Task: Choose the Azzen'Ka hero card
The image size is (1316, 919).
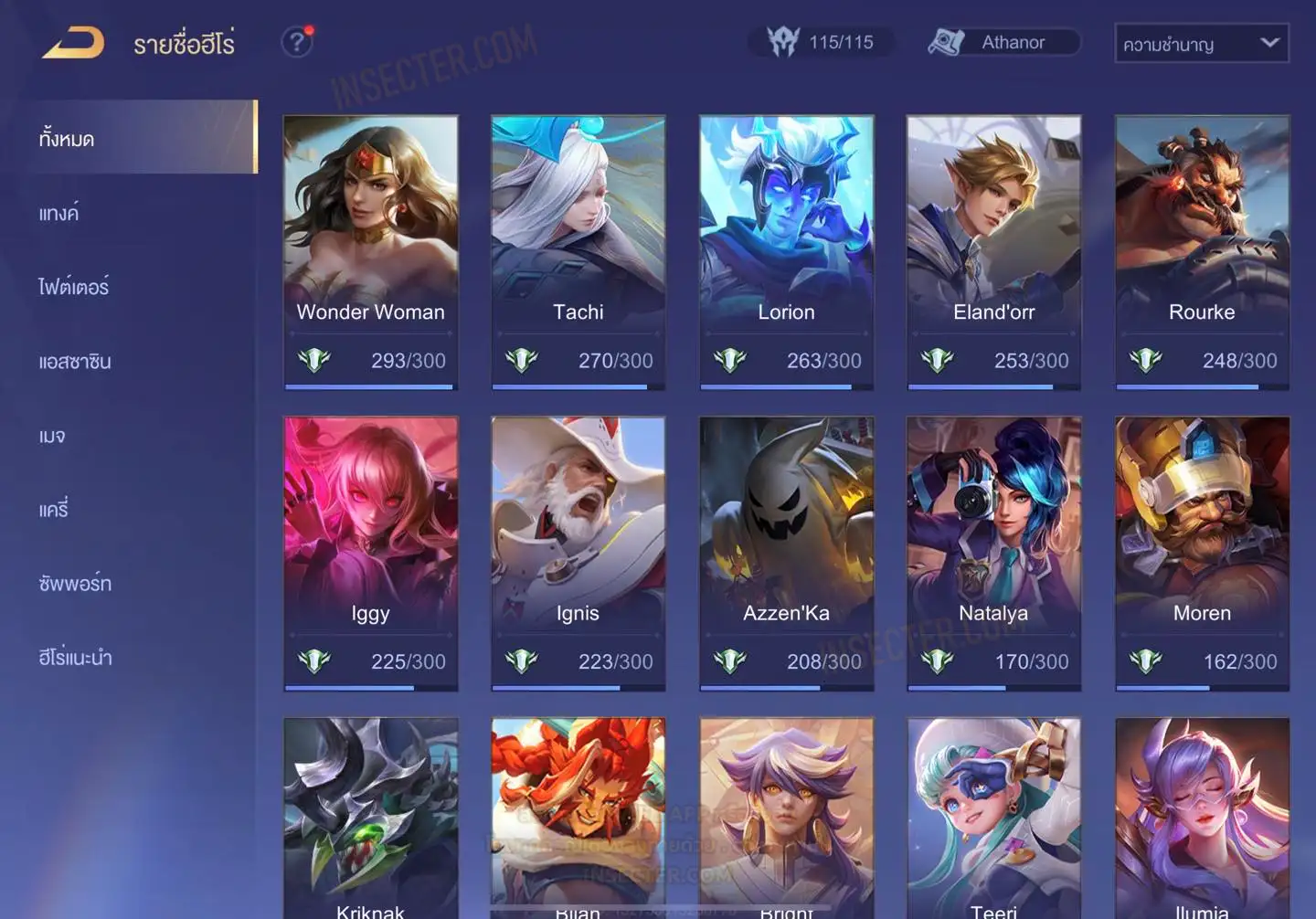Action: point(786,553)
